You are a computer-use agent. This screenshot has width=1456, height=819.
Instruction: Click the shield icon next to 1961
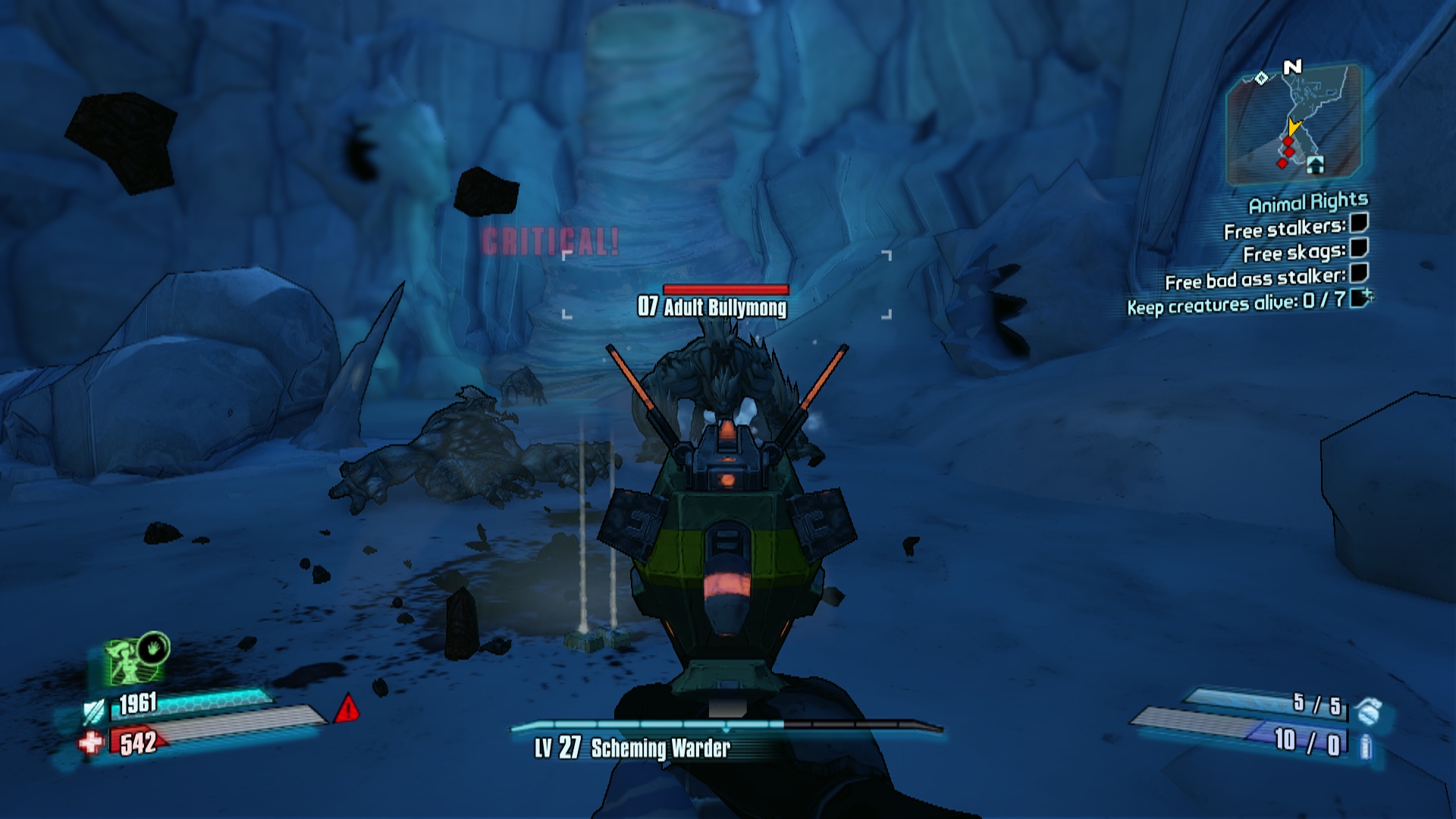[94, 711]
